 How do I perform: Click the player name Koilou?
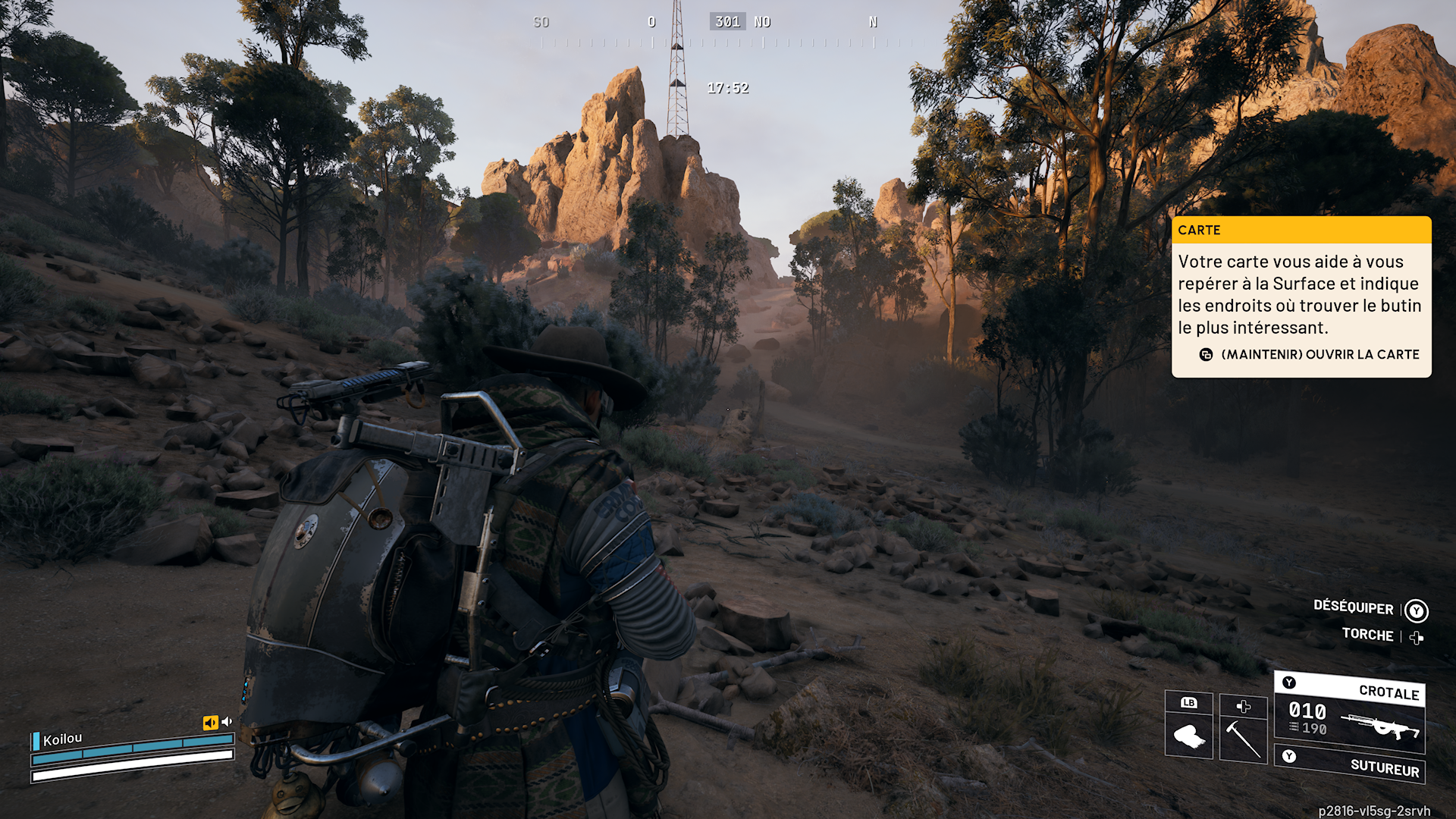[x=62, y=739]
